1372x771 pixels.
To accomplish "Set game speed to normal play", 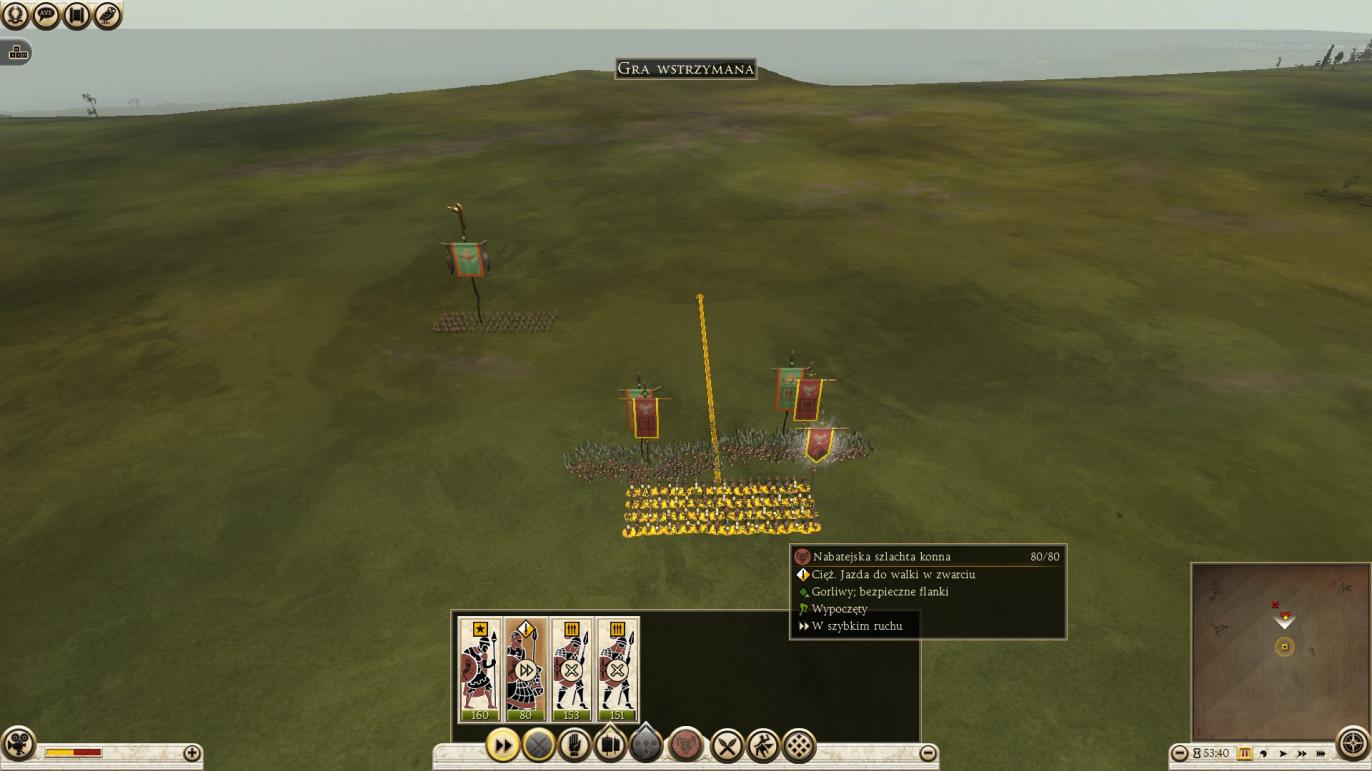I will tap(1283, 753).
